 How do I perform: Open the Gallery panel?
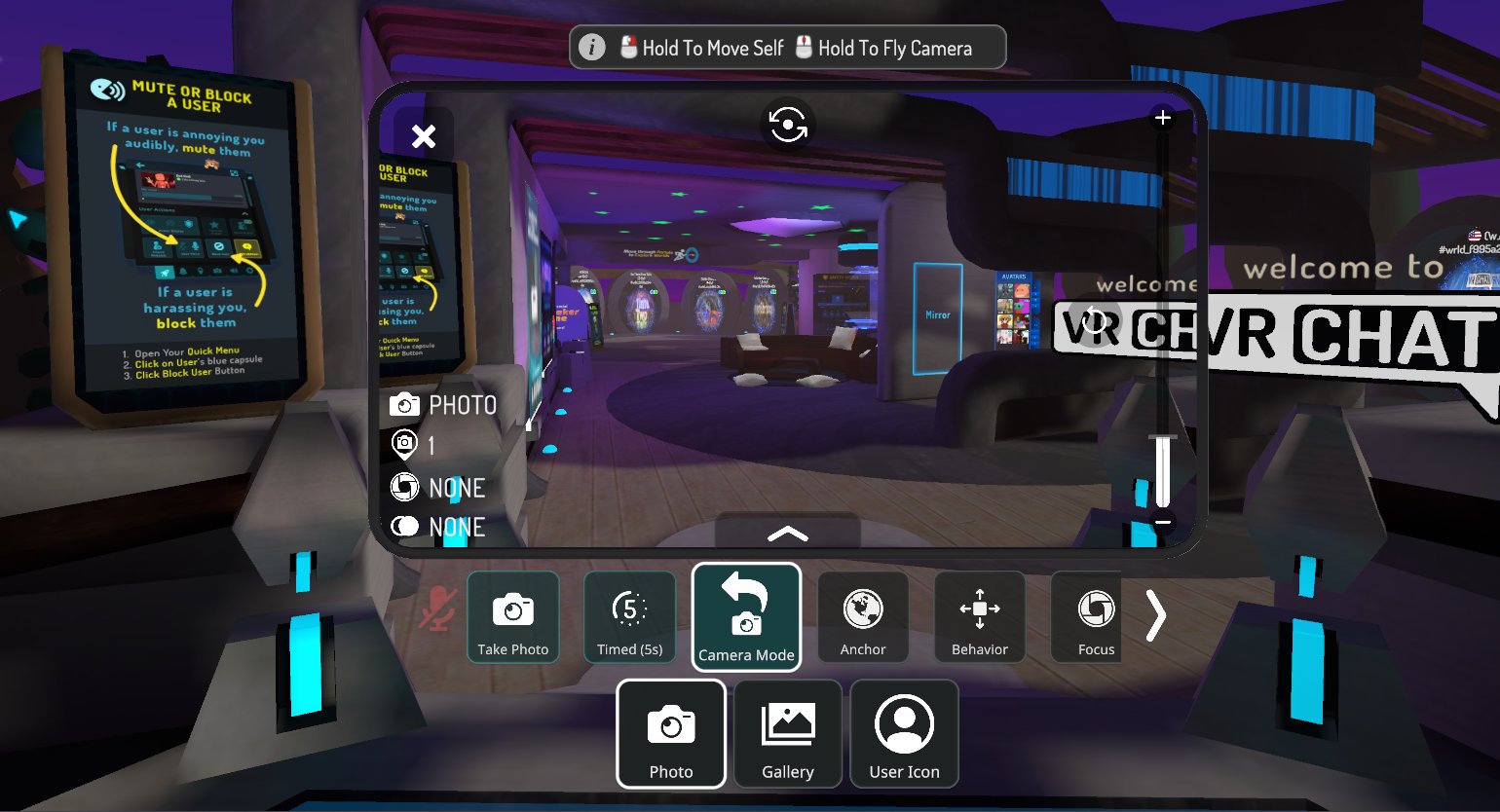pos(787,733)
